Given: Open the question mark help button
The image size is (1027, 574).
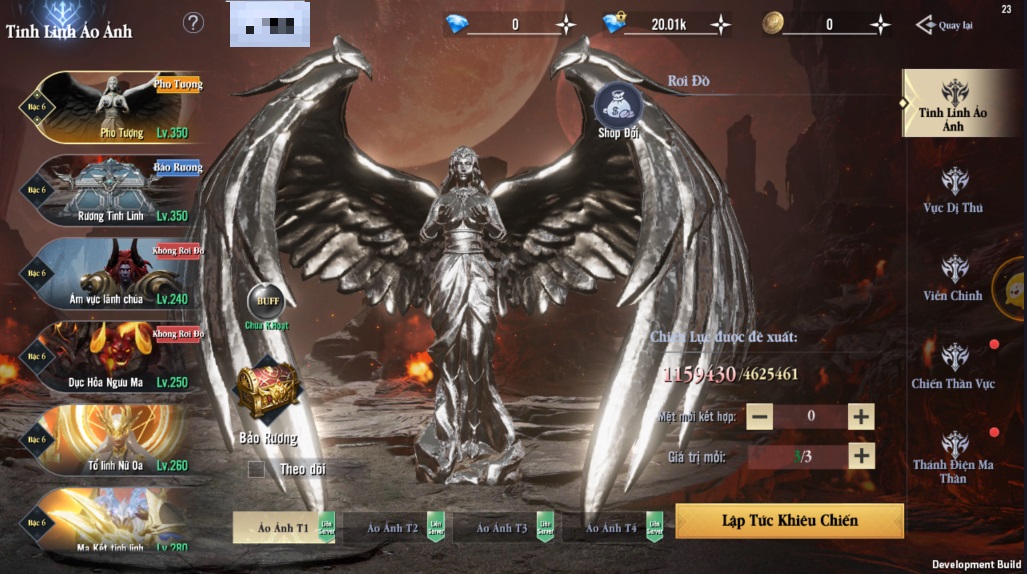Looking at the screenshot, I should click(x=194, y=23).
